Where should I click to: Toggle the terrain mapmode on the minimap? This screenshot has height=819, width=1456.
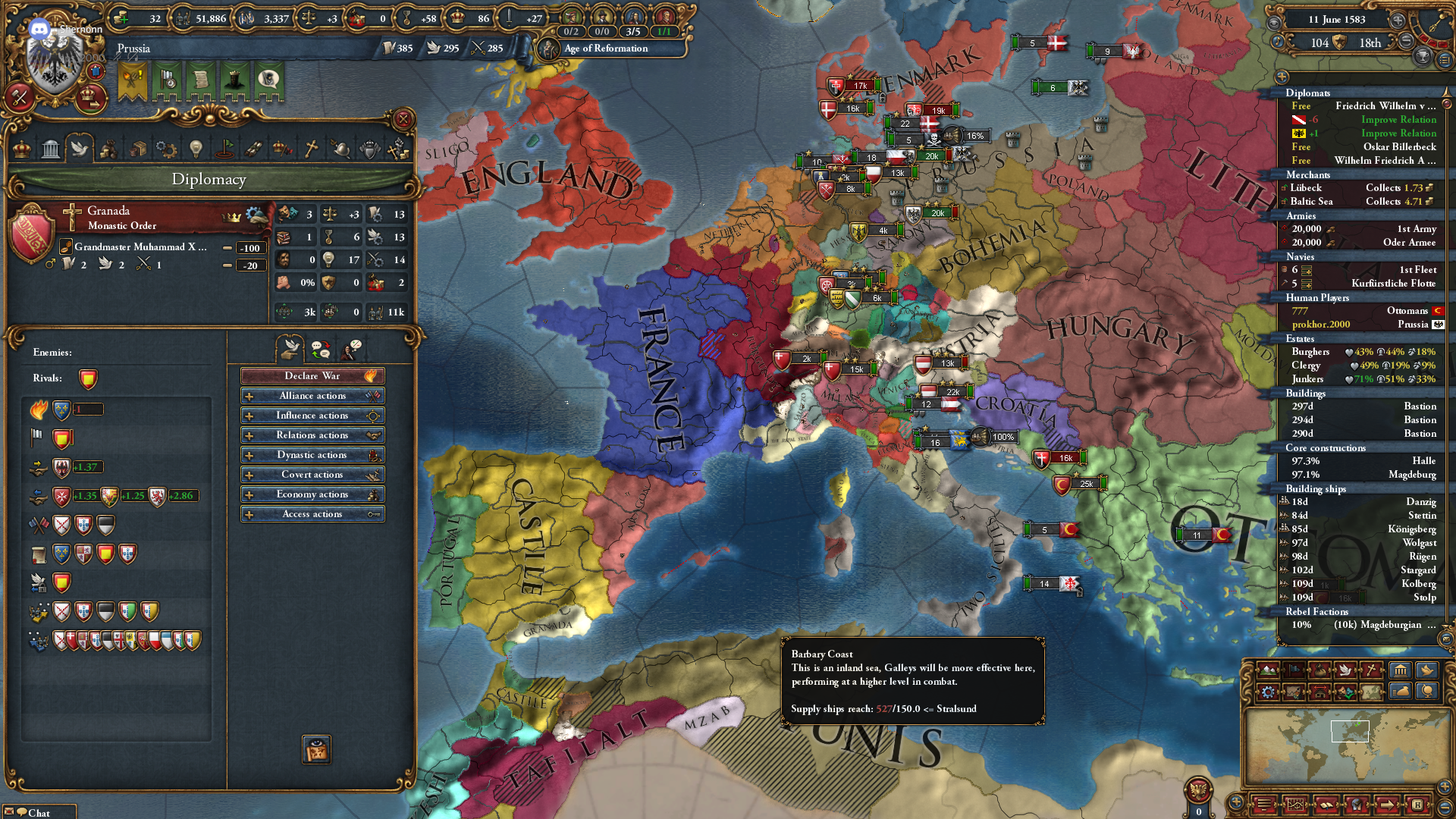tap(1268, 670)
